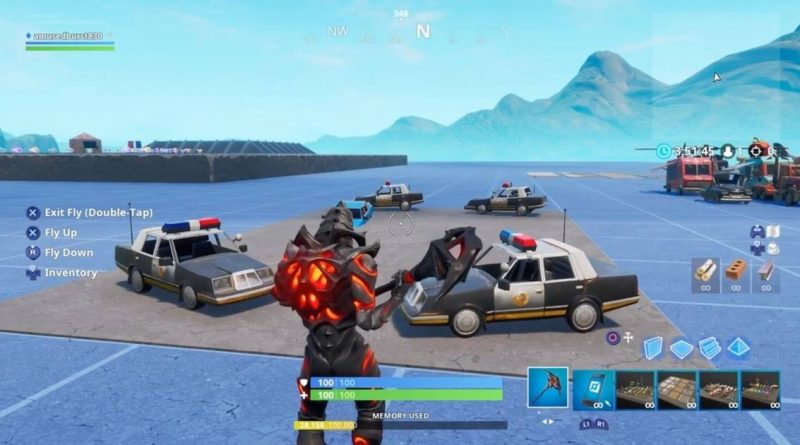Select the tiled floor gallery slot

coord(677,390)
